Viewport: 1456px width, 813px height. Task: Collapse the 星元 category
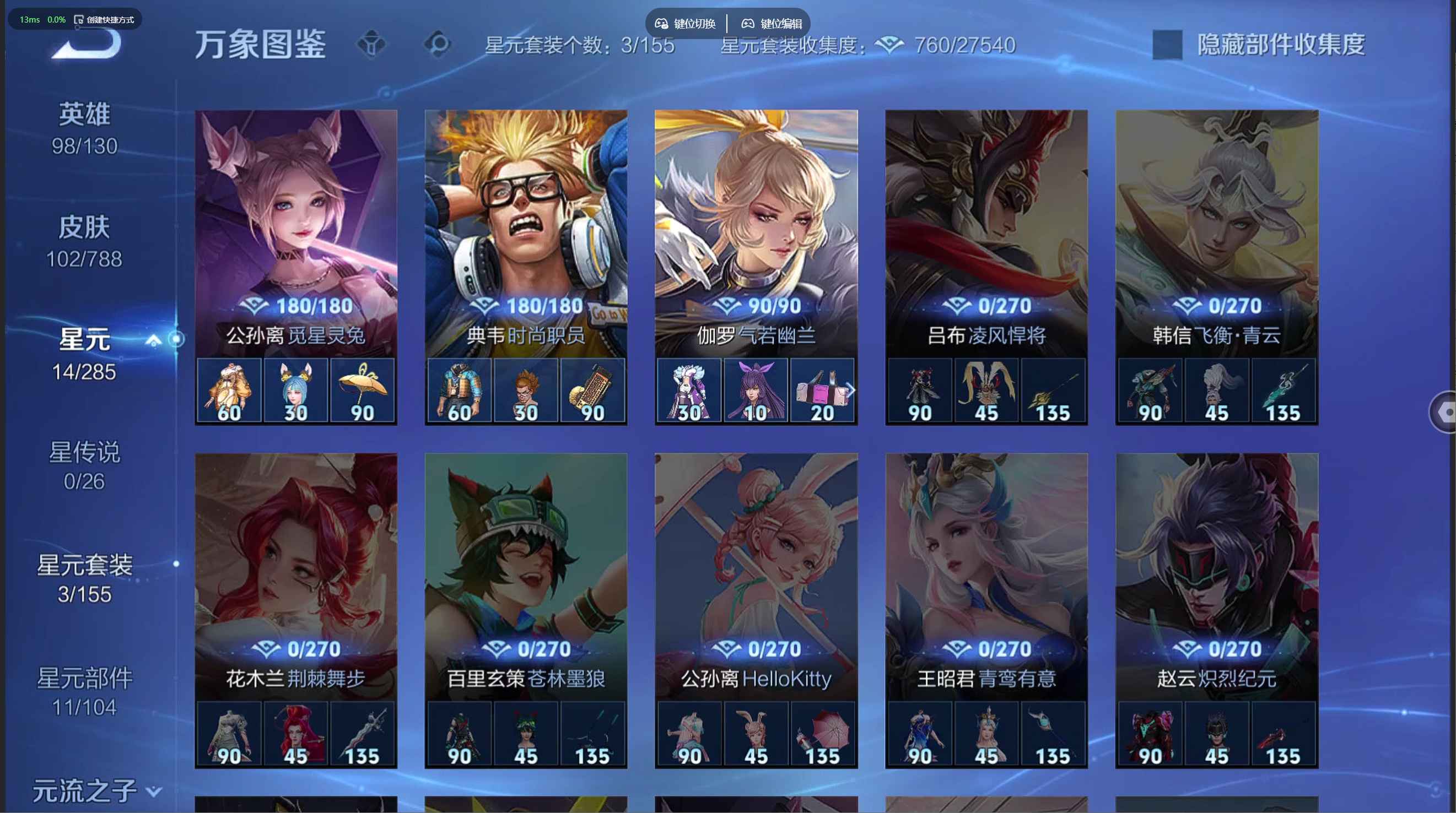pyautogui.click(x=153, y=340)
